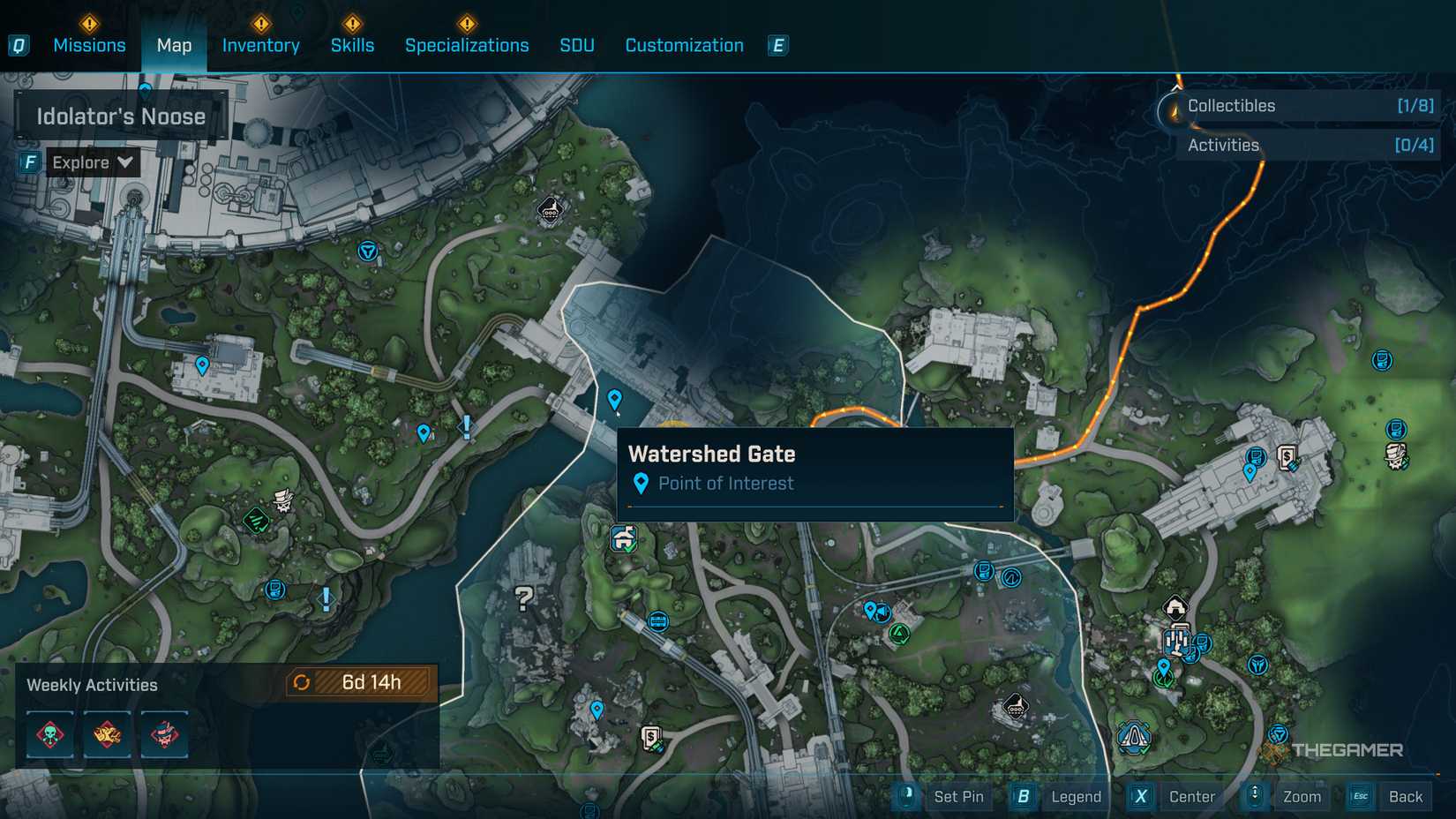This screenshot has height=819, width=1456.
Task: Click the green beacon icon near bottom right
Action: [1162, 680]
